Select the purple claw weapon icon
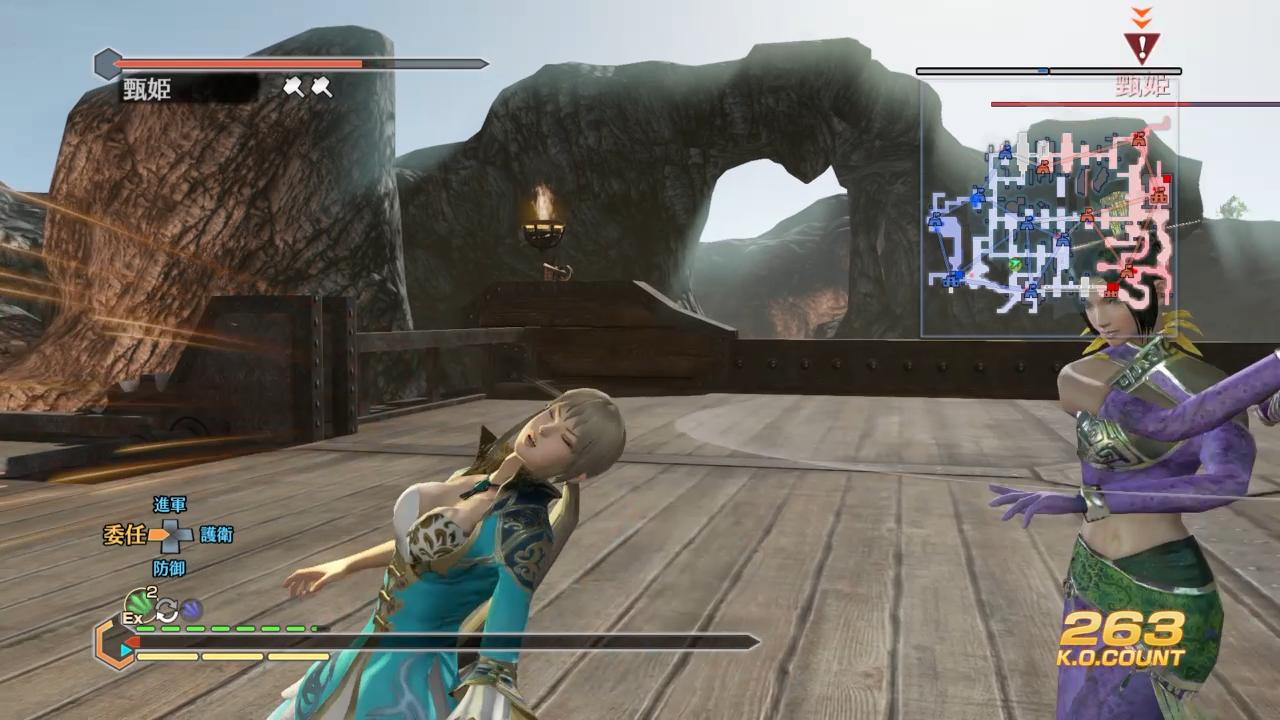Image resolution: width=1280 pixels, height=720 pixels. [191, 608]
